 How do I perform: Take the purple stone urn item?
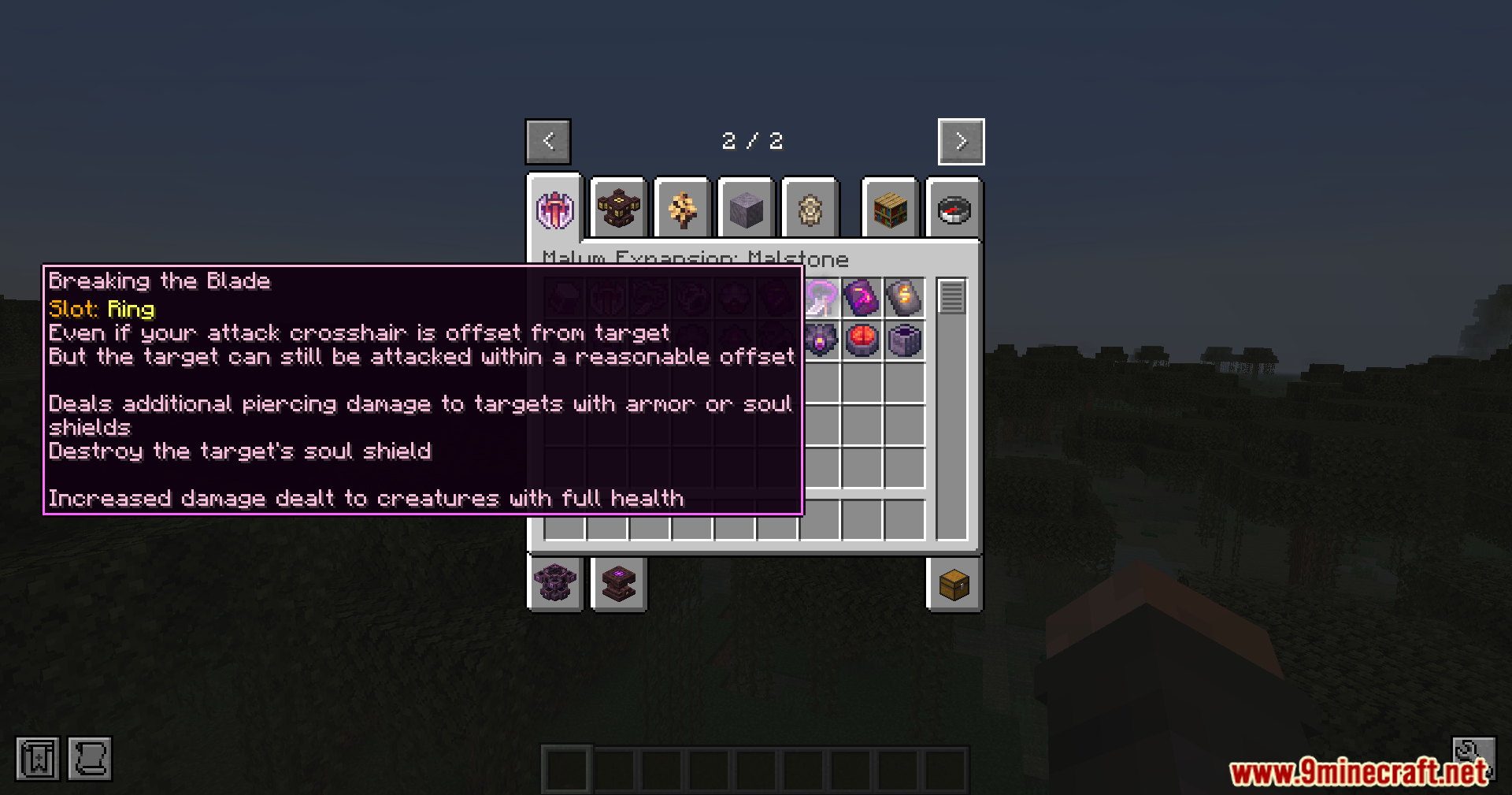pyautogui.click(x=904, y=340)
